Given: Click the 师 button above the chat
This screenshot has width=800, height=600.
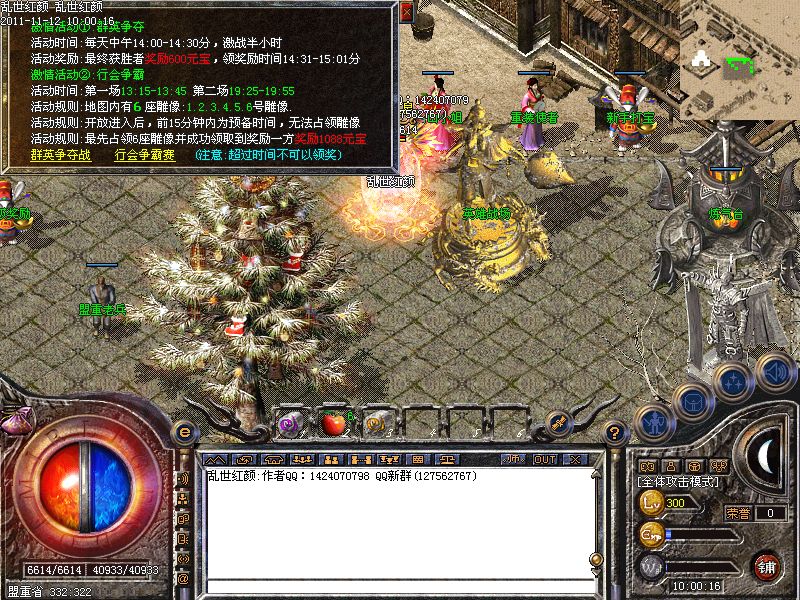Looking at the screenshot, I should point(513,459).
